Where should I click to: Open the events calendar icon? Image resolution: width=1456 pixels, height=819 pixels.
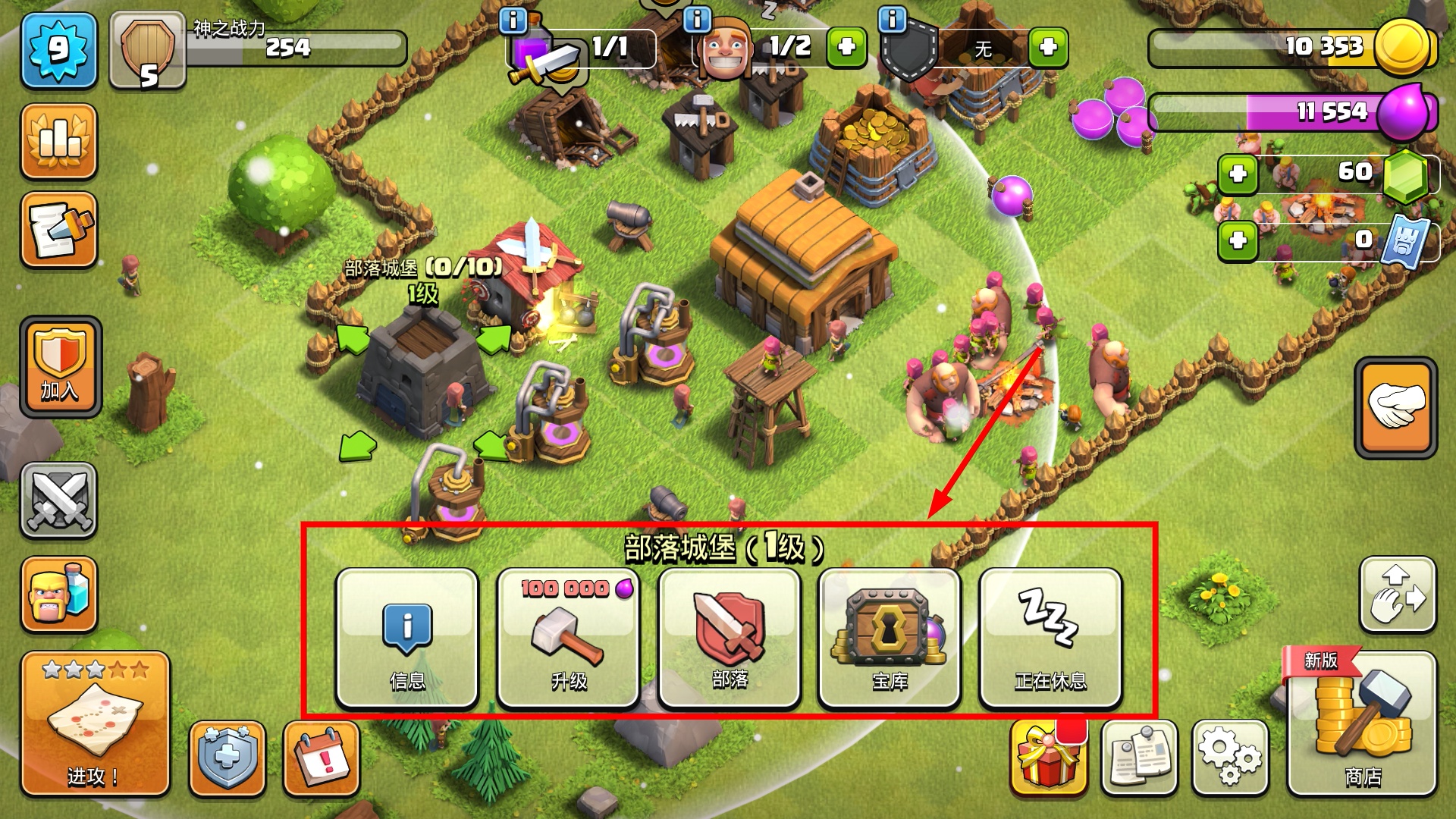coord(322,758)
